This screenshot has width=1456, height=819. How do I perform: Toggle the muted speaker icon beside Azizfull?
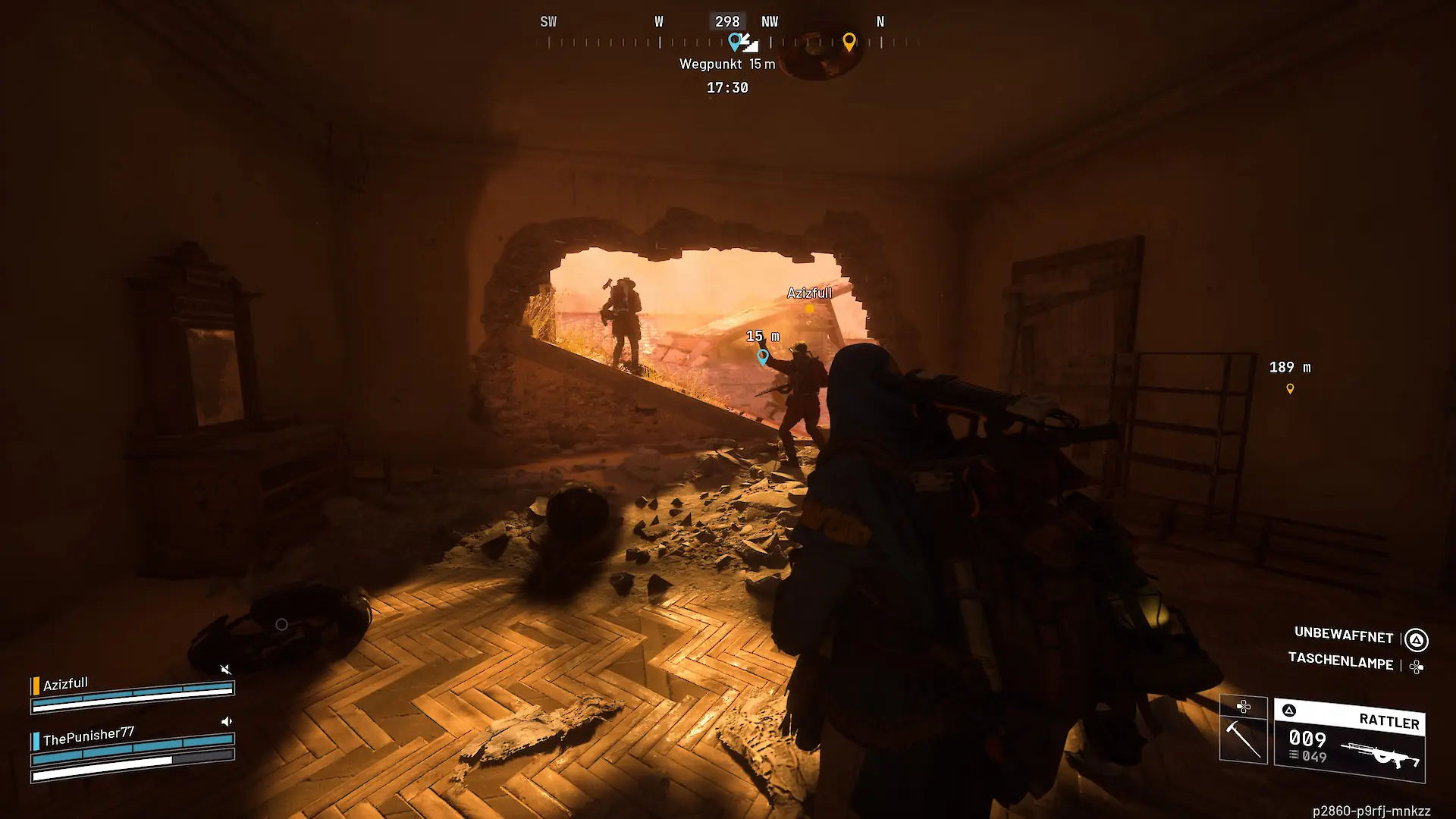(x=225, y=669)
